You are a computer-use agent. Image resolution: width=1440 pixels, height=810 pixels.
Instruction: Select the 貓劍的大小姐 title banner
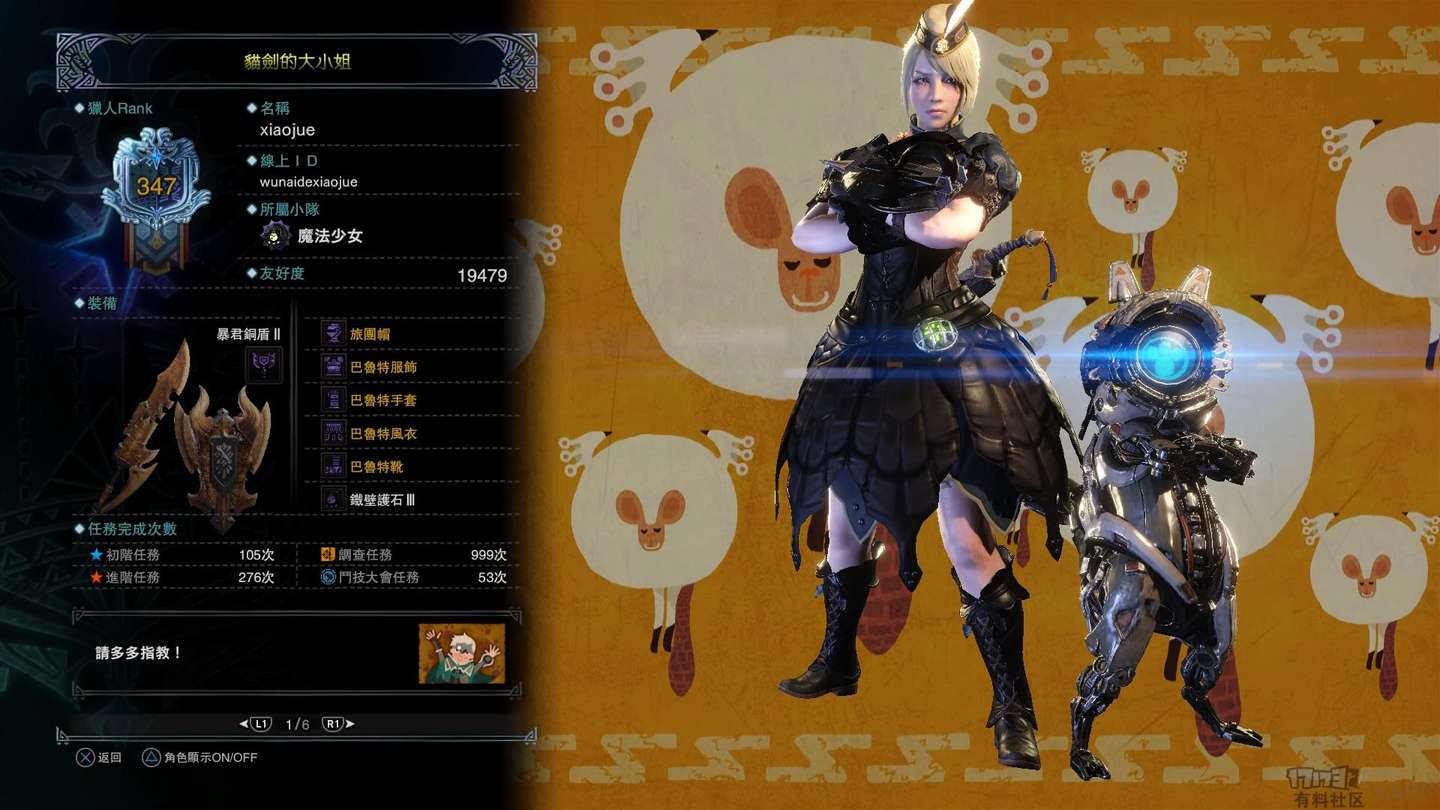297,62
